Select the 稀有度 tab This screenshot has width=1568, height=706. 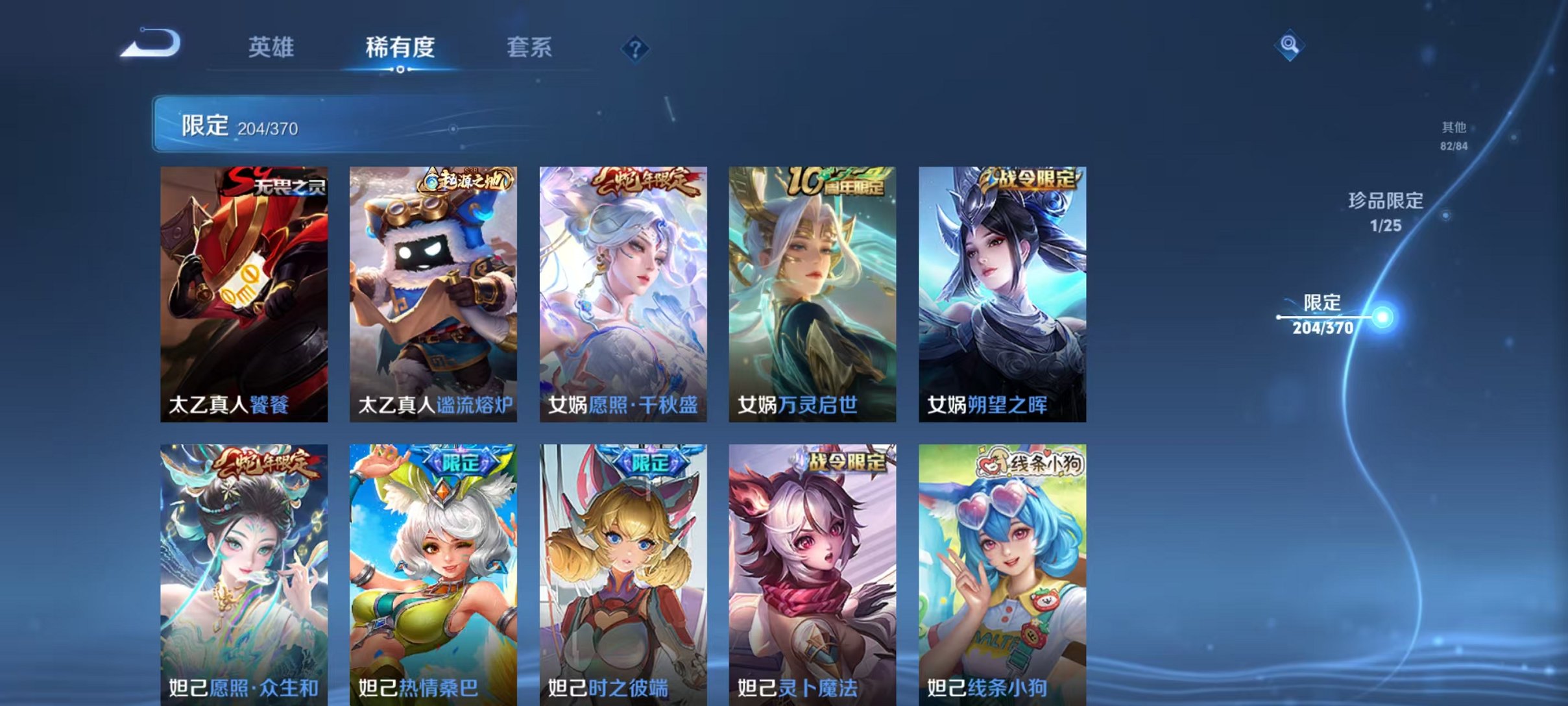[x=400, y=47]
